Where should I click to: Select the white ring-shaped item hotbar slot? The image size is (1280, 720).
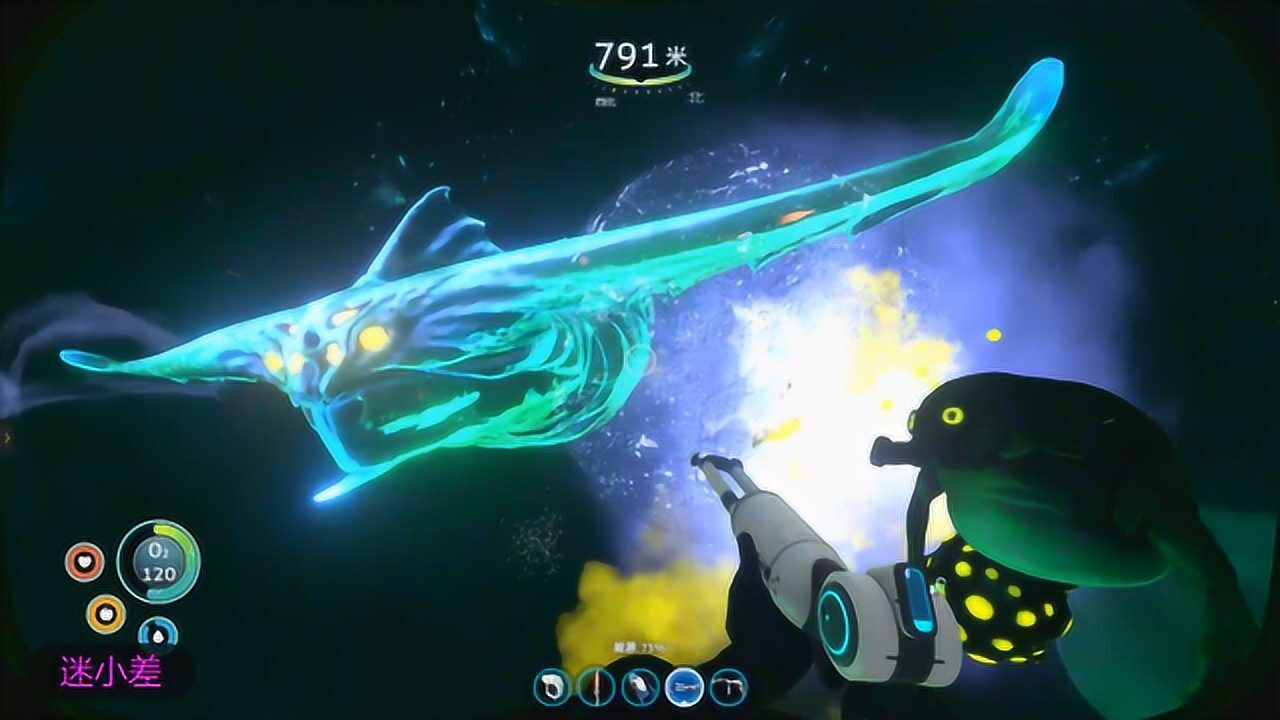tap(551, 687)
